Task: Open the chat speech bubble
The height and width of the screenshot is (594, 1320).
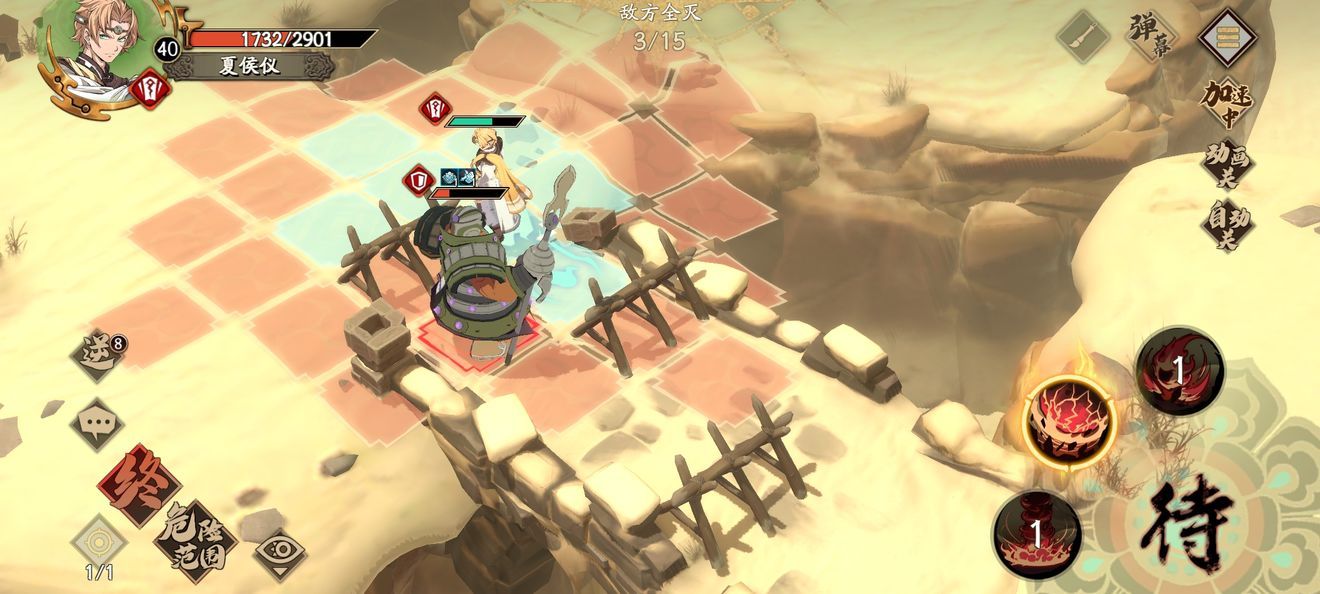Action: 97,423
